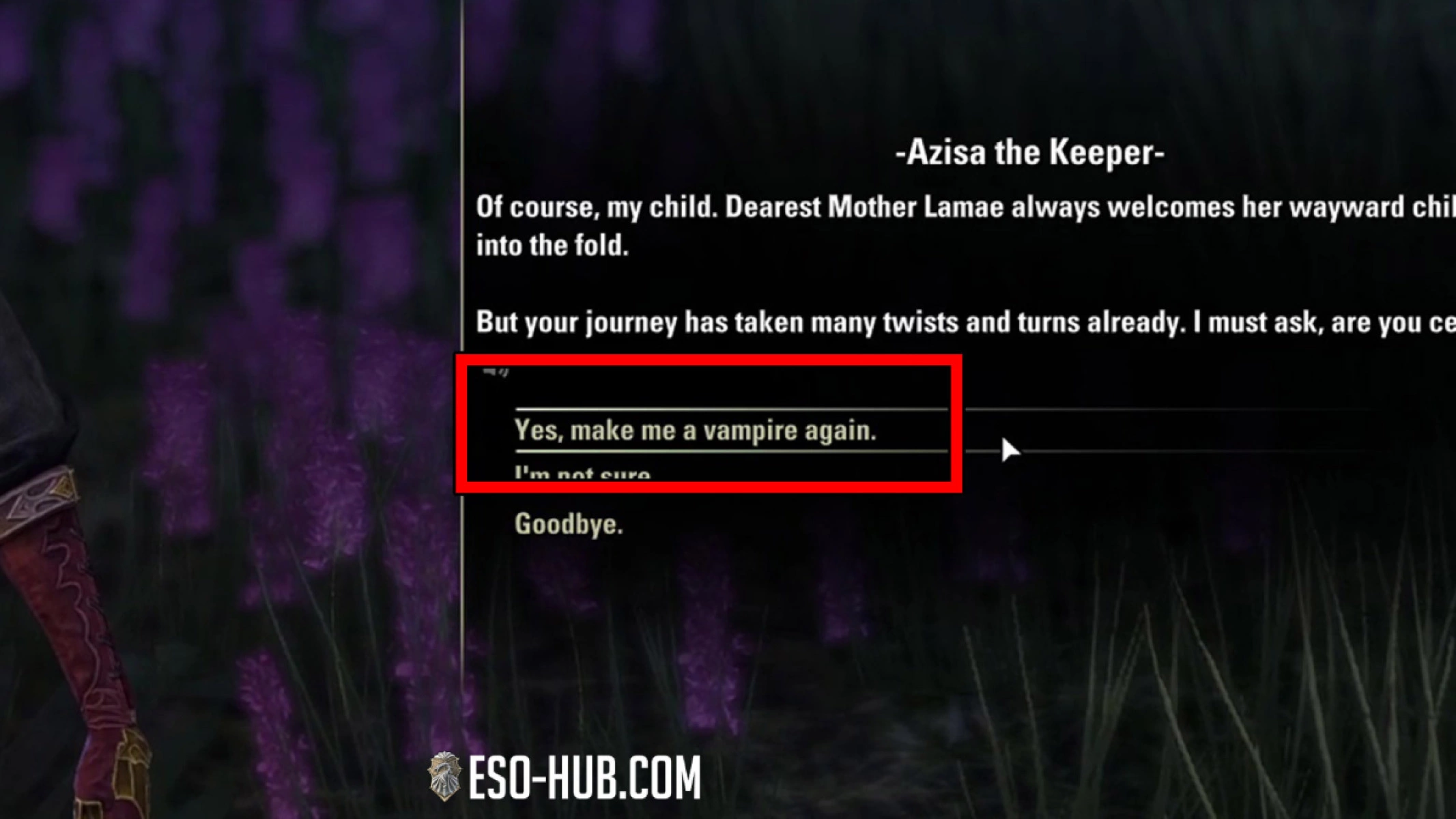Click the mouse cursor arrow location
This screenshot has width=1456, height=819.
coord(1012,449)
